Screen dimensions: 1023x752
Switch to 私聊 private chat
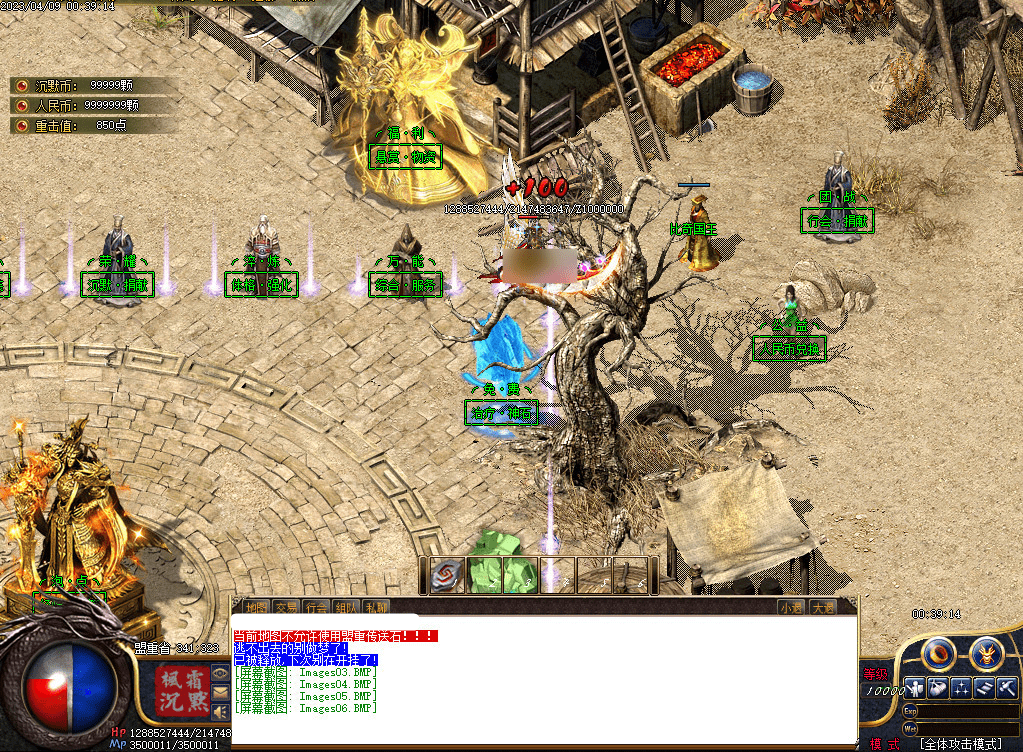click(x=376, y=606)
